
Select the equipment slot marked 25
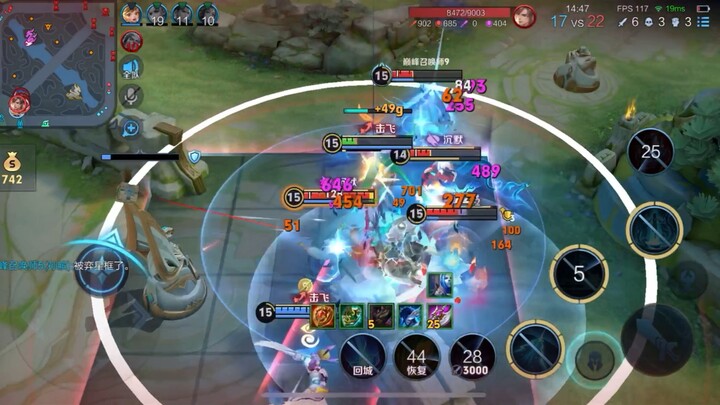pyautogui.click(x=438, y=316)
